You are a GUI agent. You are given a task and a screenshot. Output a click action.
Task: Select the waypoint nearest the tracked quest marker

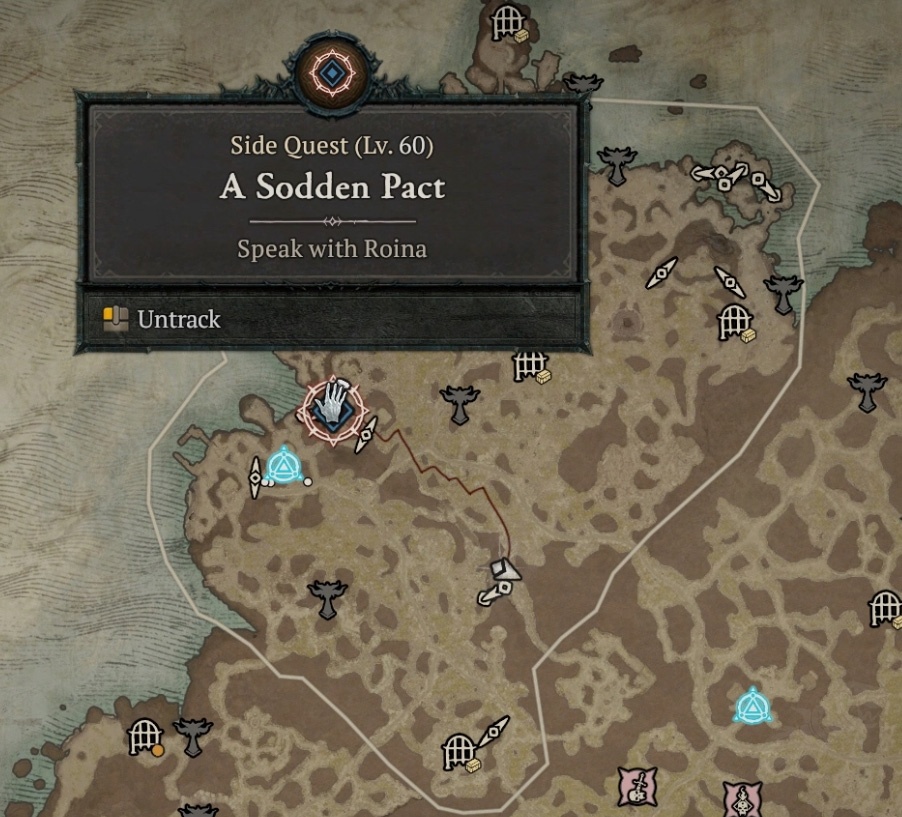click(286, 465)
